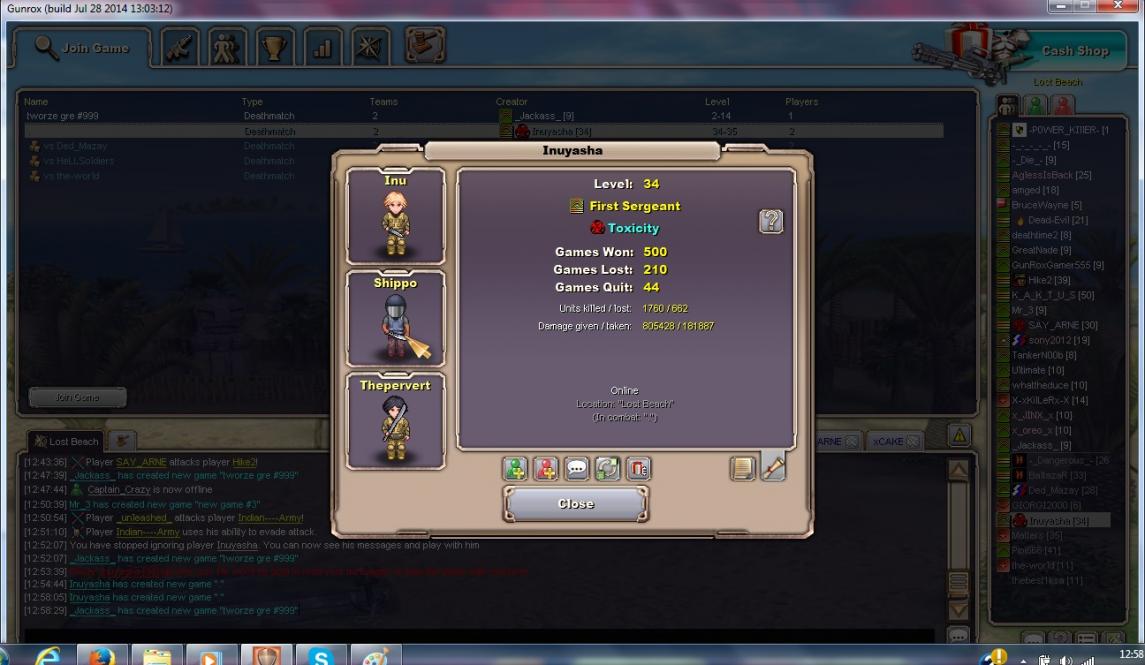Click the red add-to-ignore player icon
Image resolution: width=1145 pixels, height=665 pixels.
point(546,468)
